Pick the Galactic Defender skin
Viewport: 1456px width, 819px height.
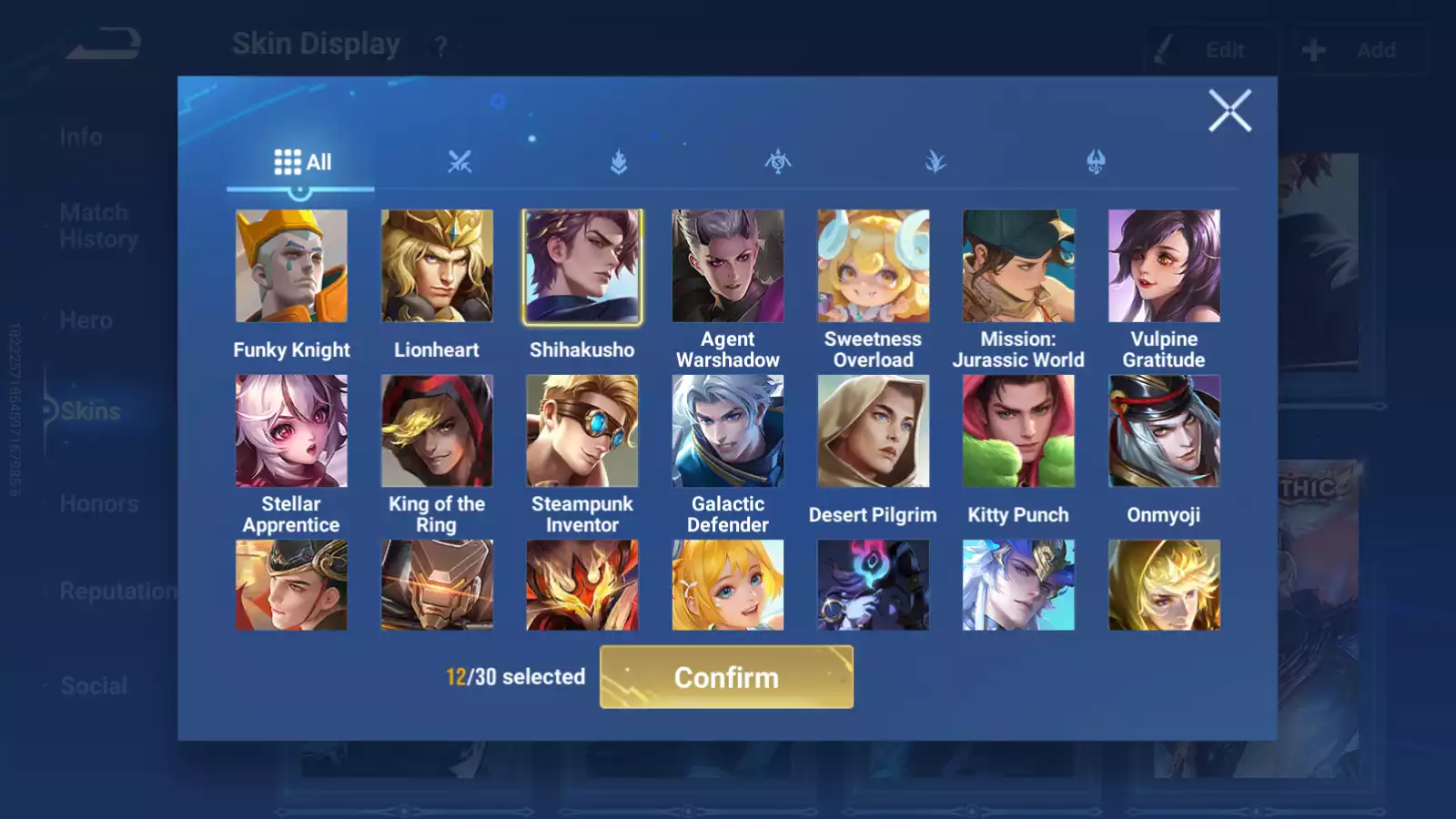[x=728, y=430]
